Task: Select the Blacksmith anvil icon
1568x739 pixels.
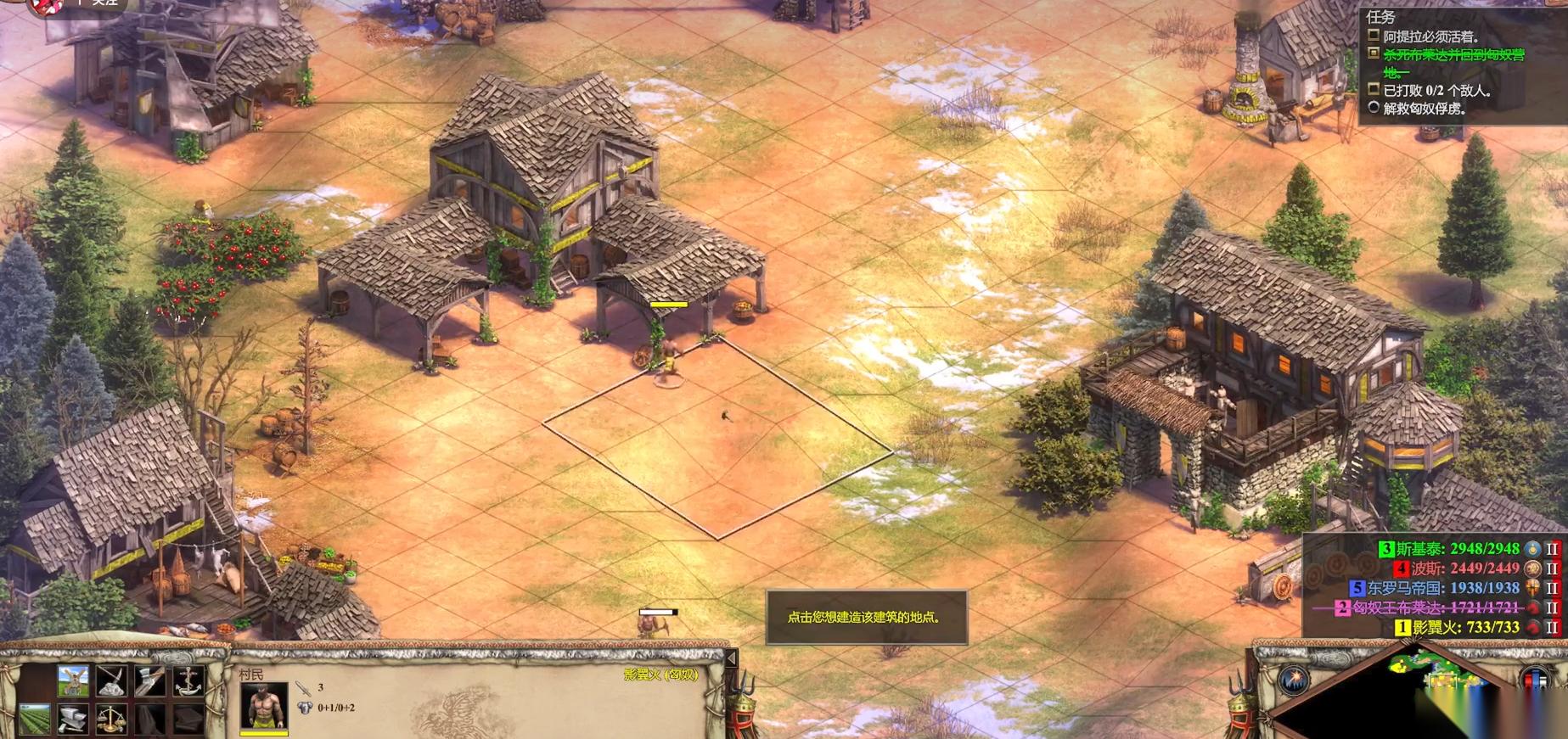Action: (73, 719)
